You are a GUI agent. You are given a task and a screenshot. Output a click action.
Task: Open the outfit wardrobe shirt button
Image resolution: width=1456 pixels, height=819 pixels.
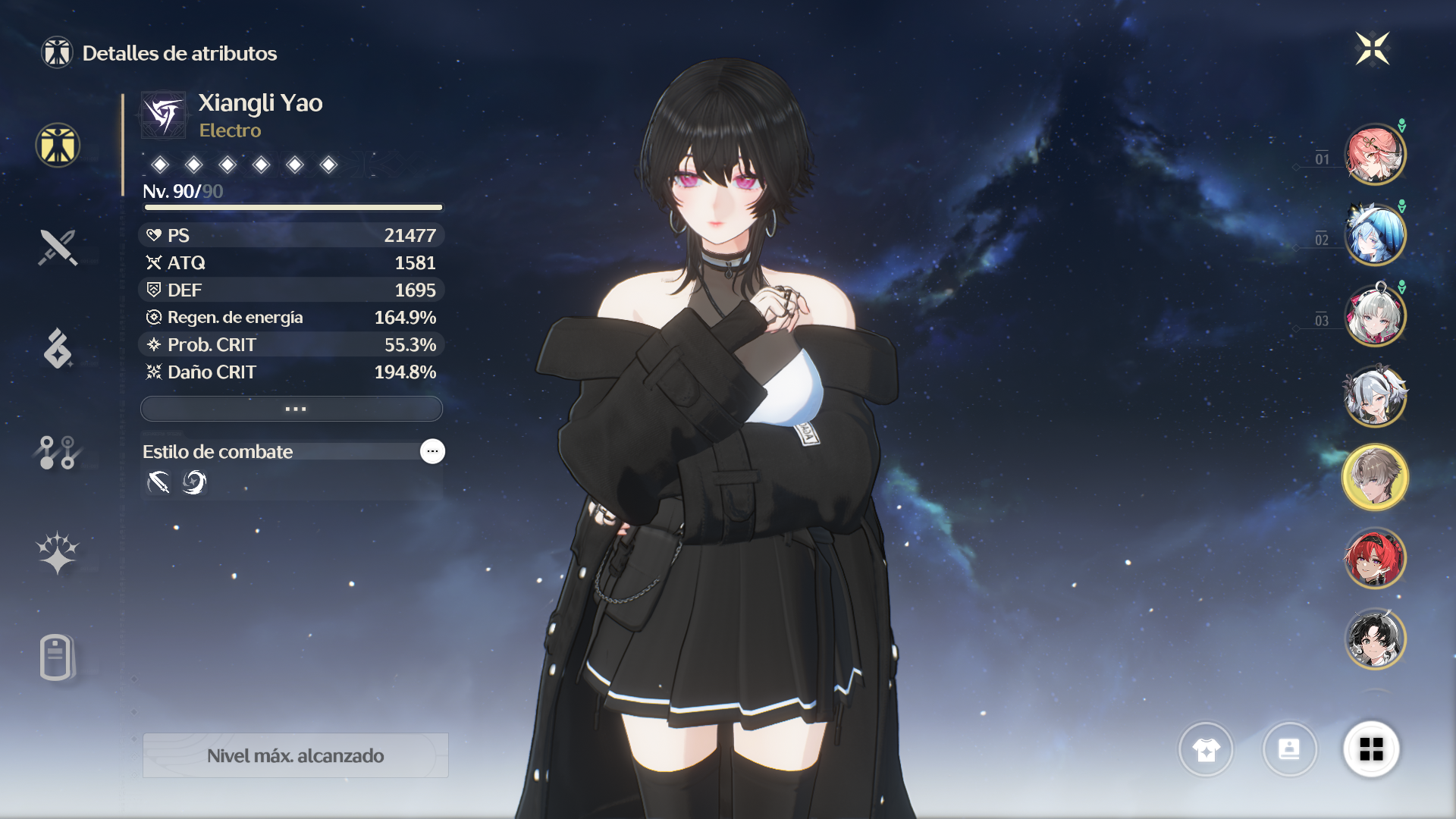pos(1206,749)
